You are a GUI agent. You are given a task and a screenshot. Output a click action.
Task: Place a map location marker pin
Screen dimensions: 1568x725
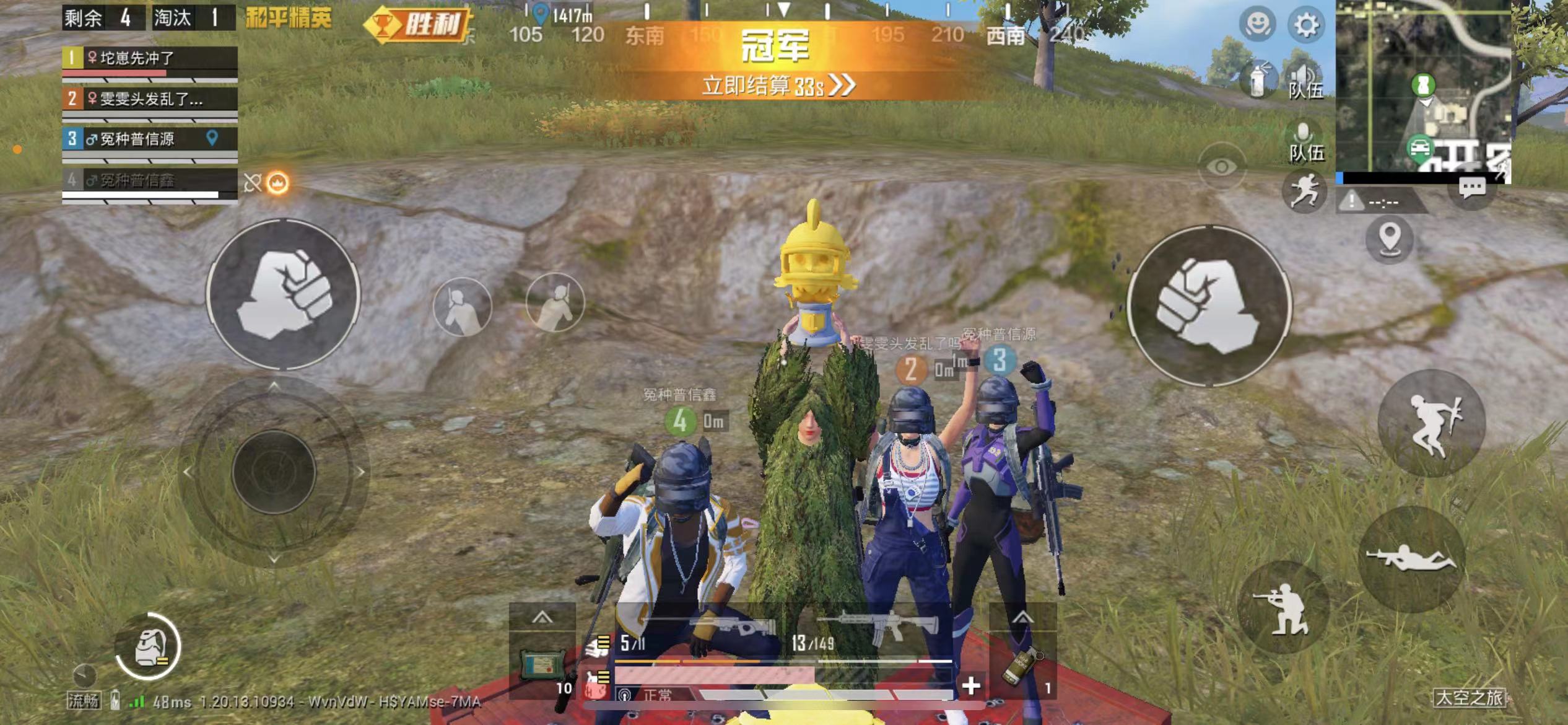point(1390,239)
